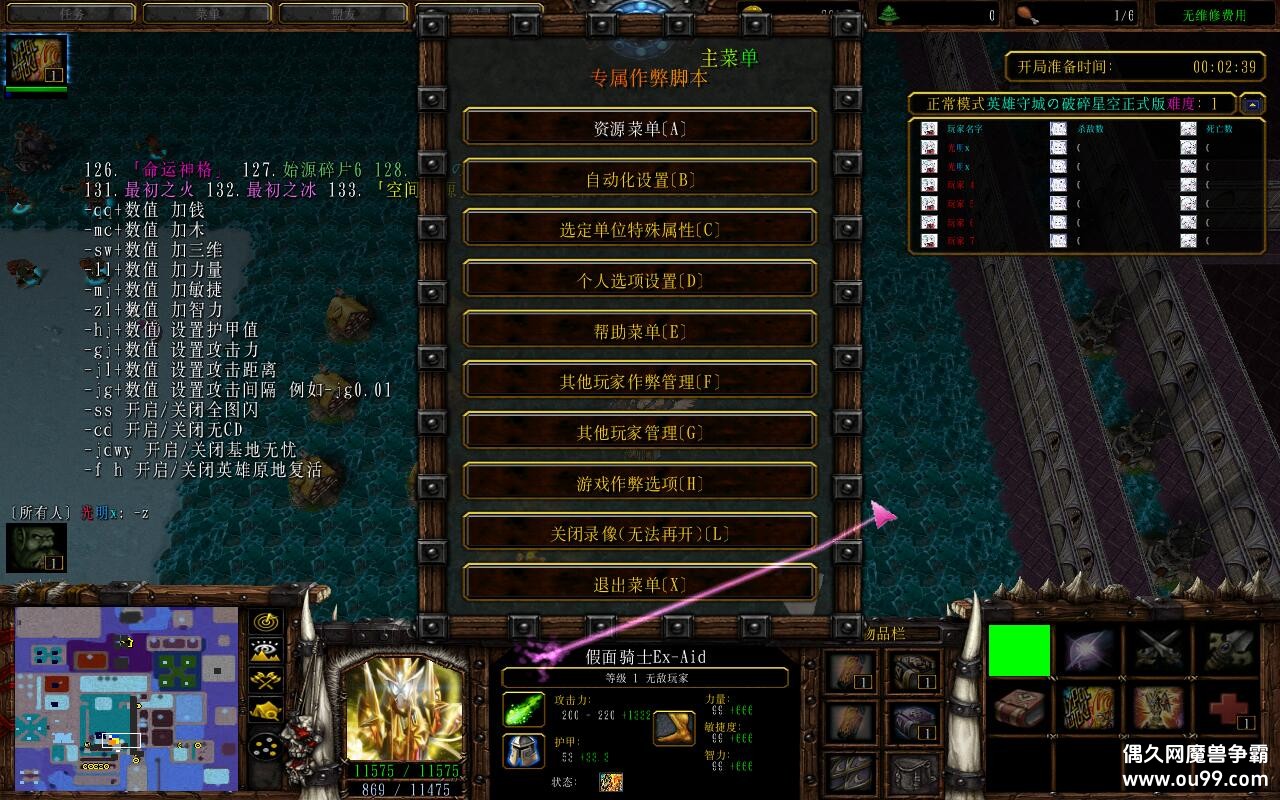Click the red book item icon

point(1018,710)
